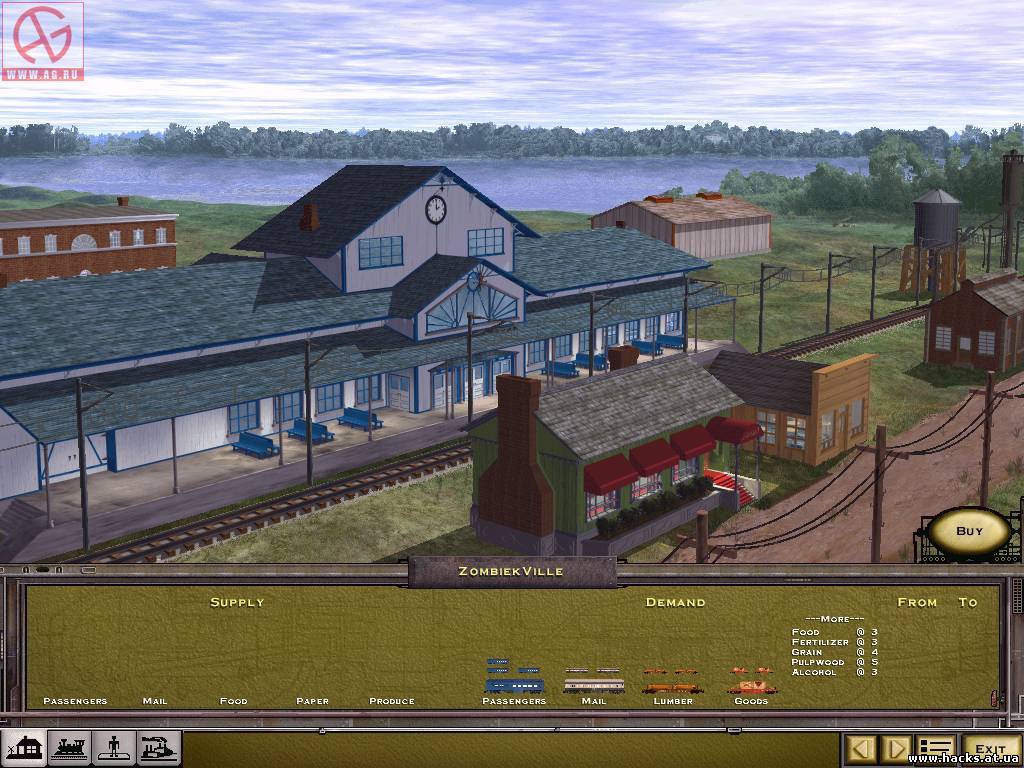The image size is (1024, 768).
Task: Go to the previous station
Action: 864,748
